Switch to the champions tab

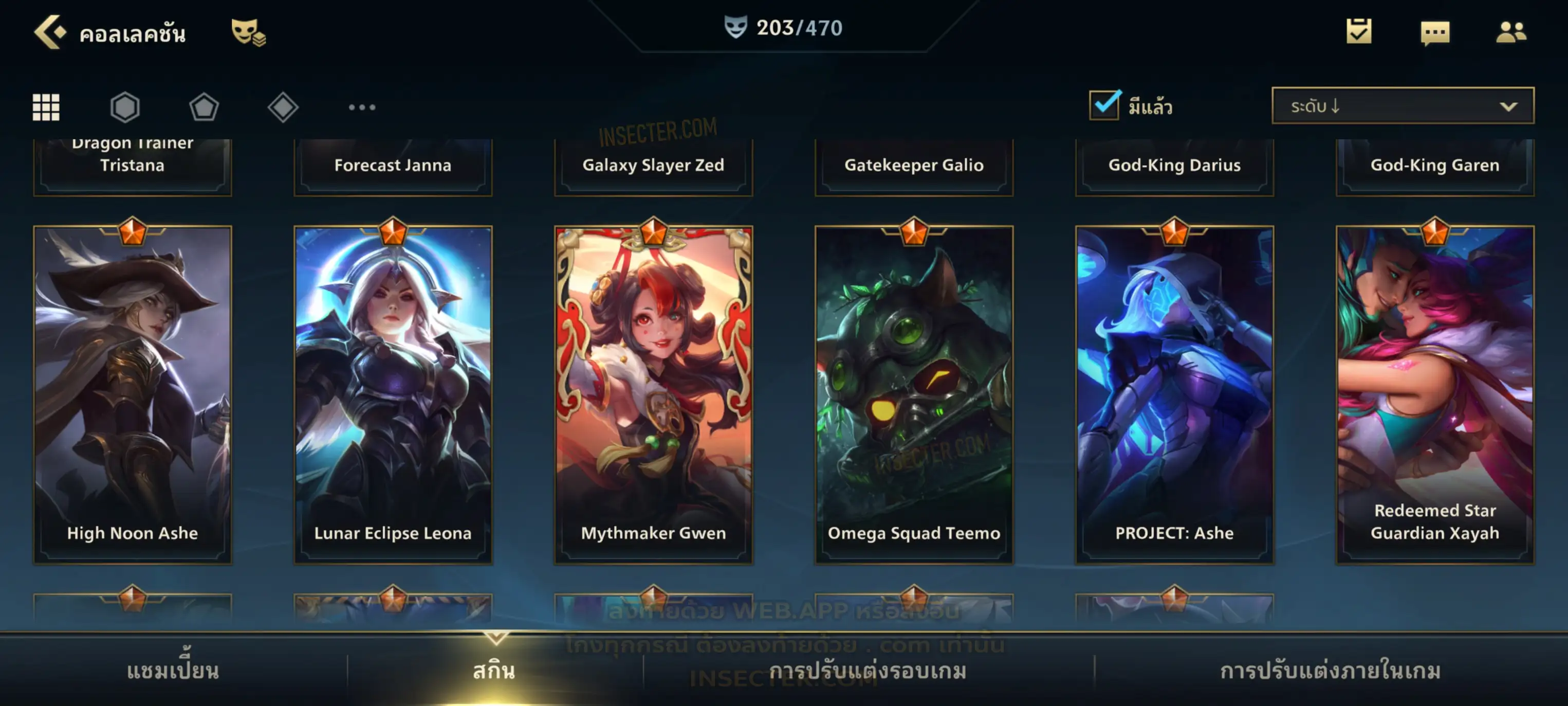[x=173, y=671]
